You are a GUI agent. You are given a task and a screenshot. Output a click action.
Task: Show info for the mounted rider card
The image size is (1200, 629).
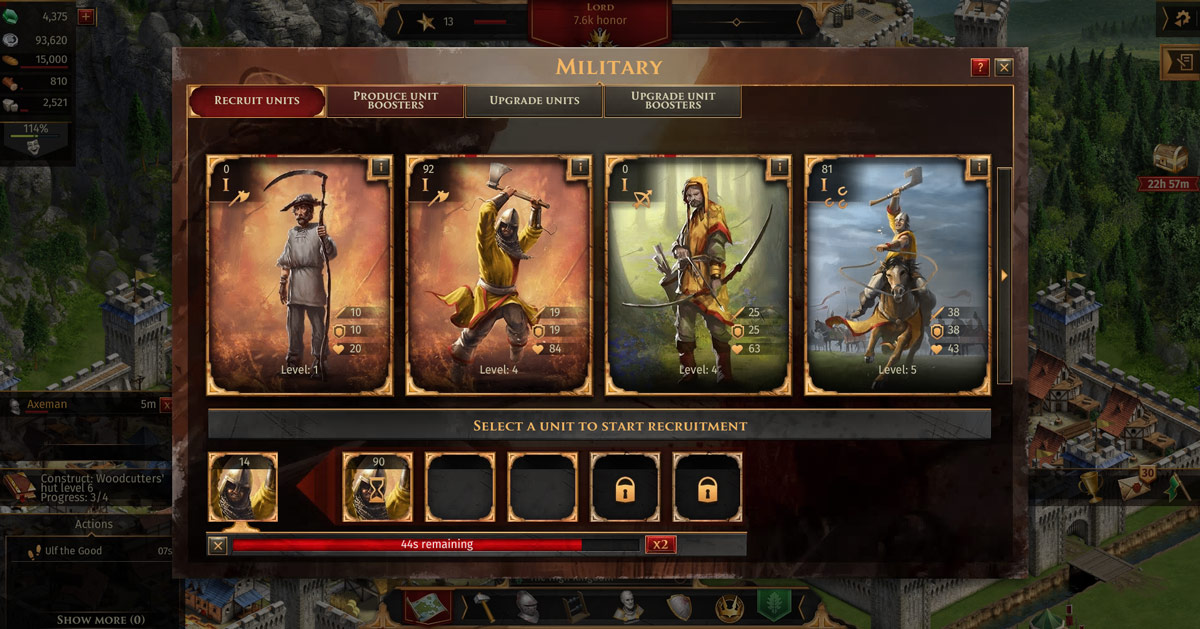tap(978, 167)
